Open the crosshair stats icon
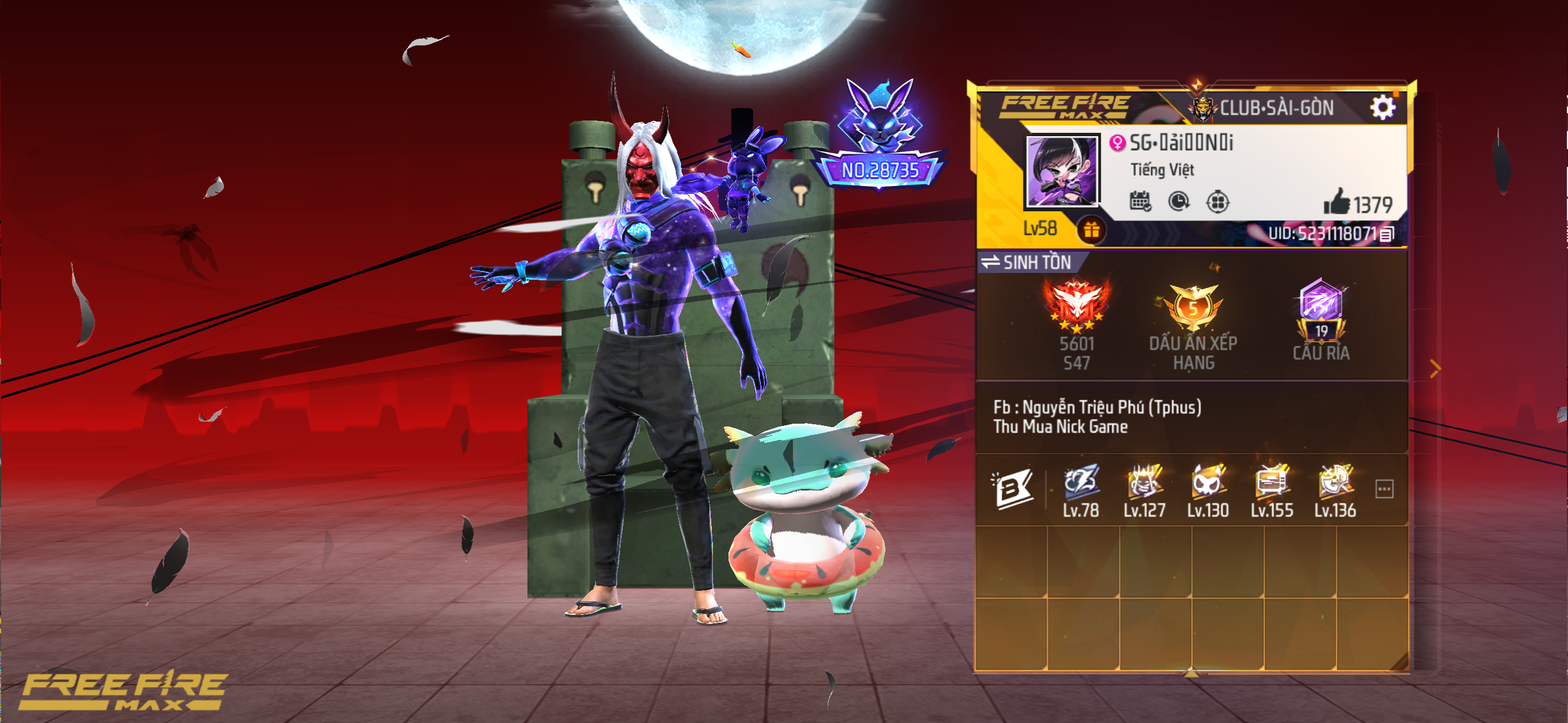Viewport: 1568px width, 723px height. (1217, 201)
